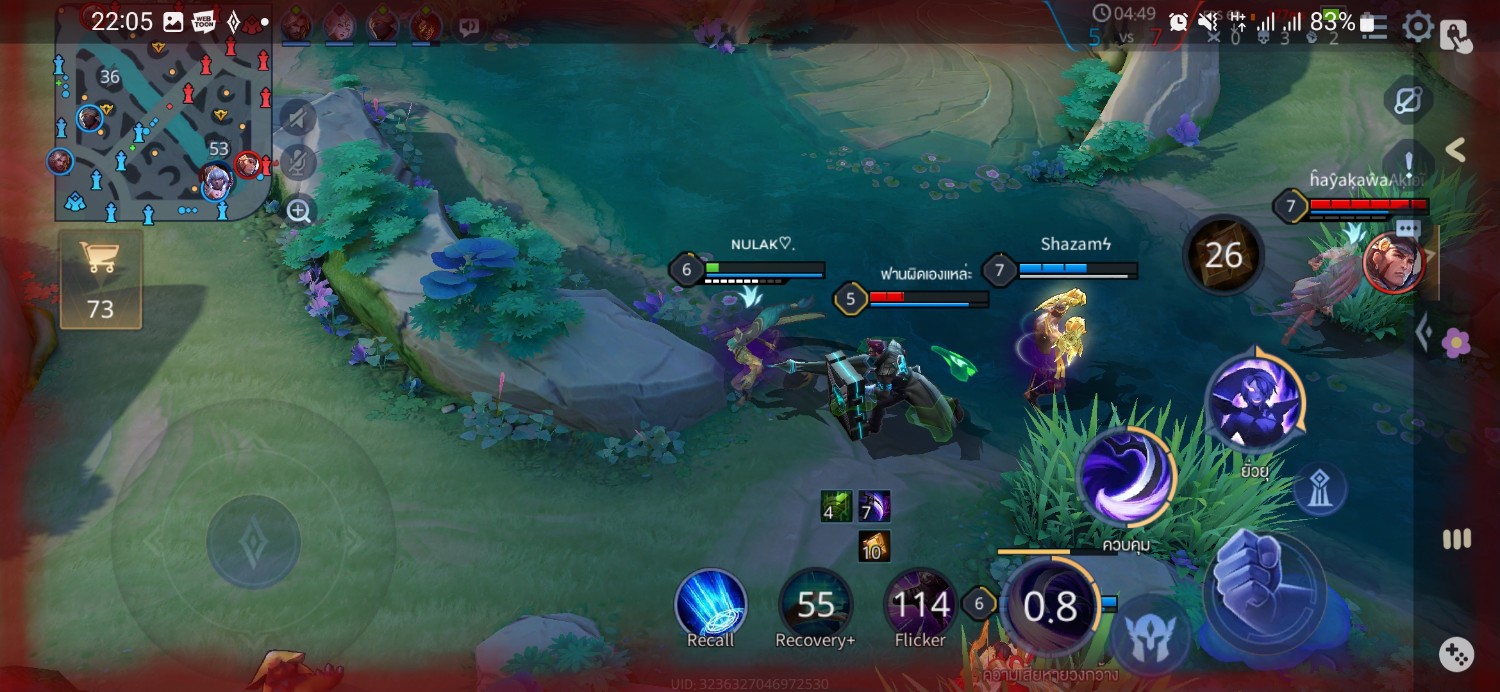Activate the horned hero ultimate skill

click(1254, 401)
